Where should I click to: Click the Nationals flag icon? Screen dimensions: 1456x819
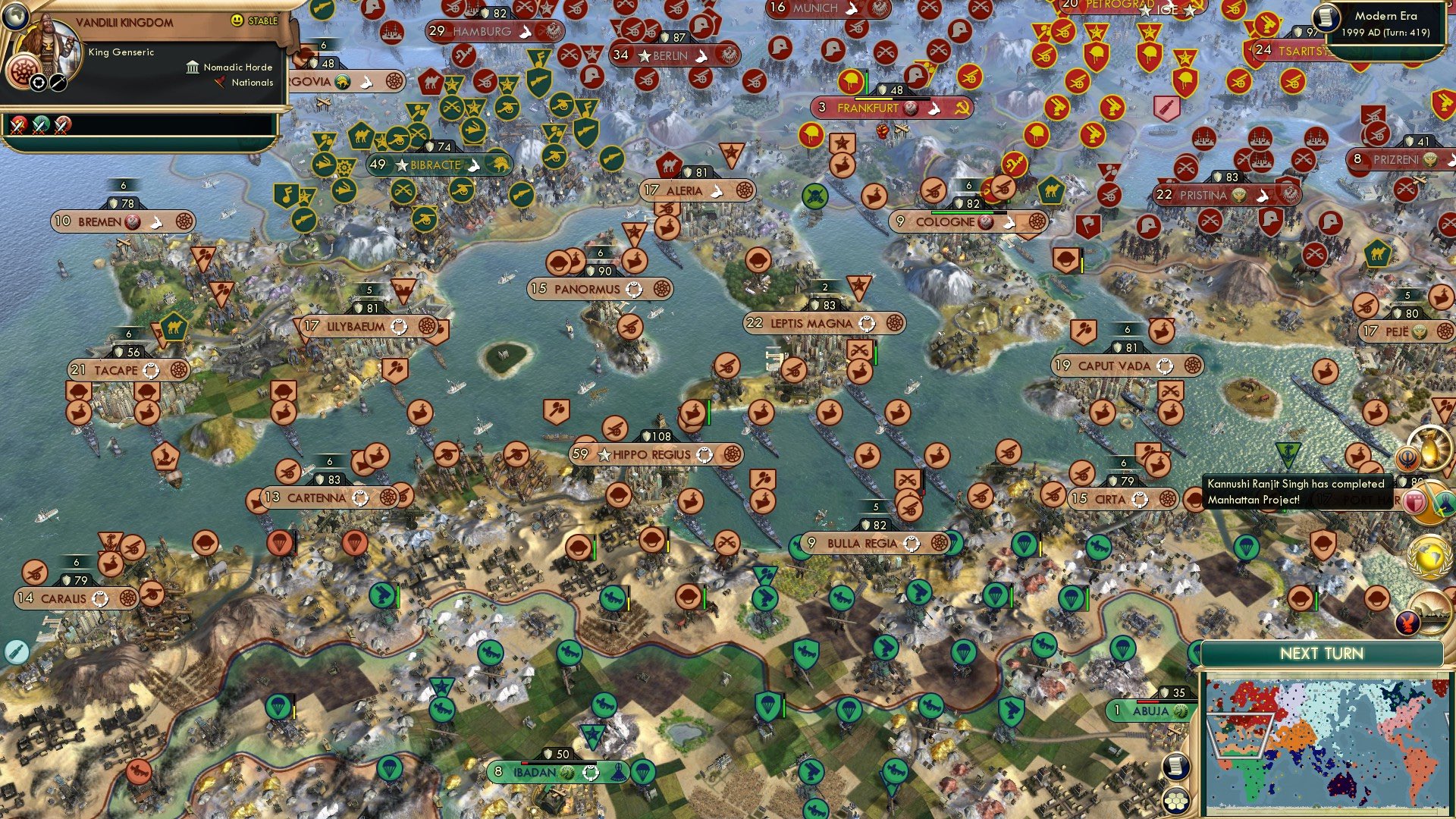pos(220,83)
